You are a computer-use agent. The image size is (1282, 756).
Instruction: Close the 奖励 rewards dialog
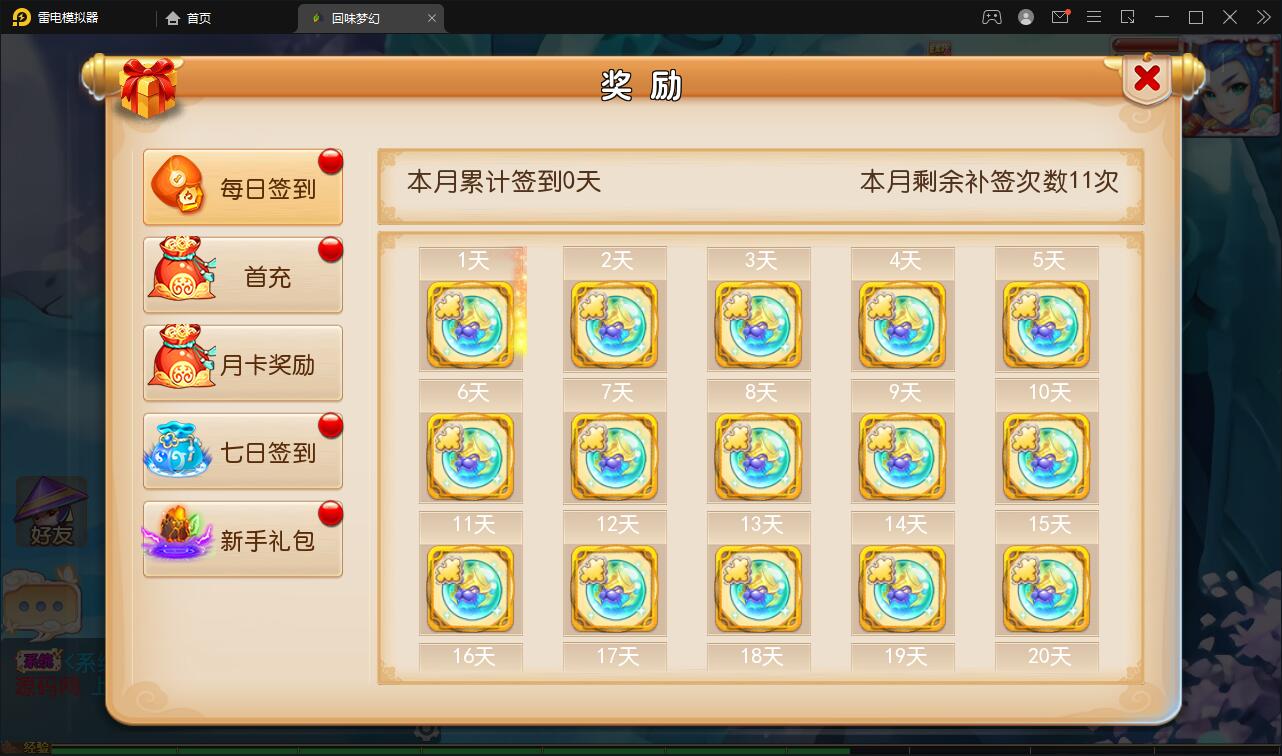[1146, 78]
